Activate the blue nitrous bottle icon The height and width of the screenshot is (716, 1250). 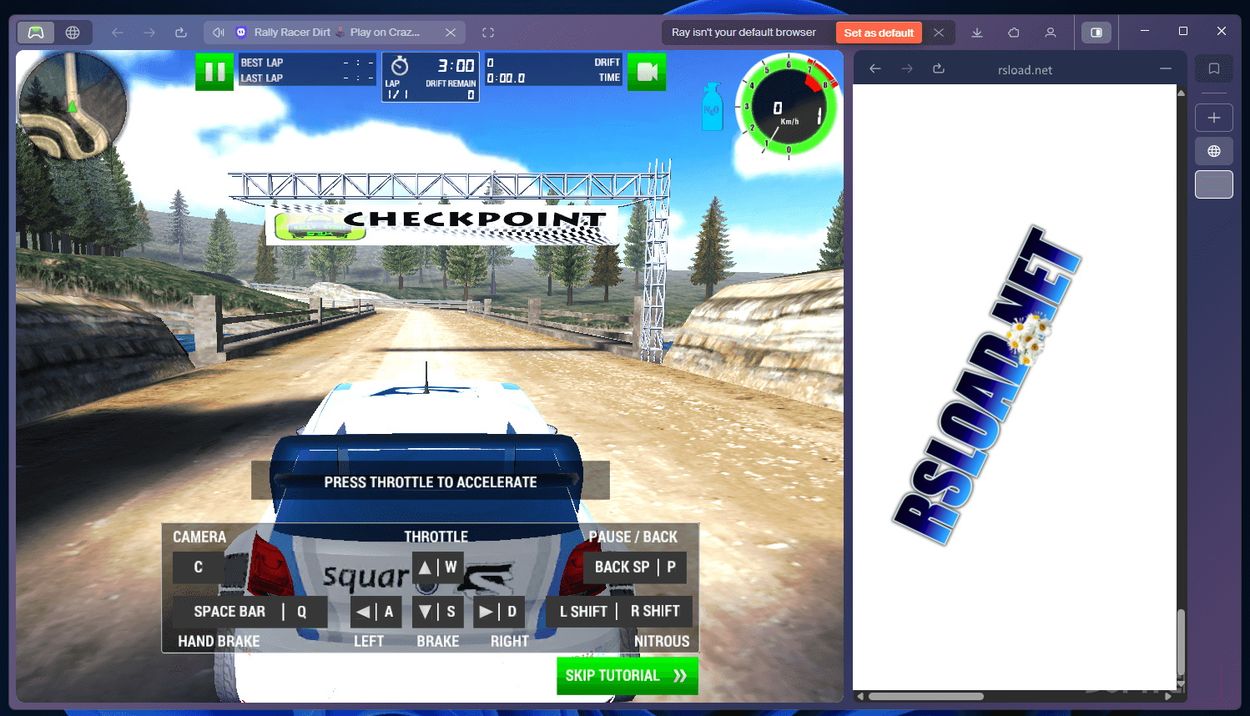coord(712,107)
